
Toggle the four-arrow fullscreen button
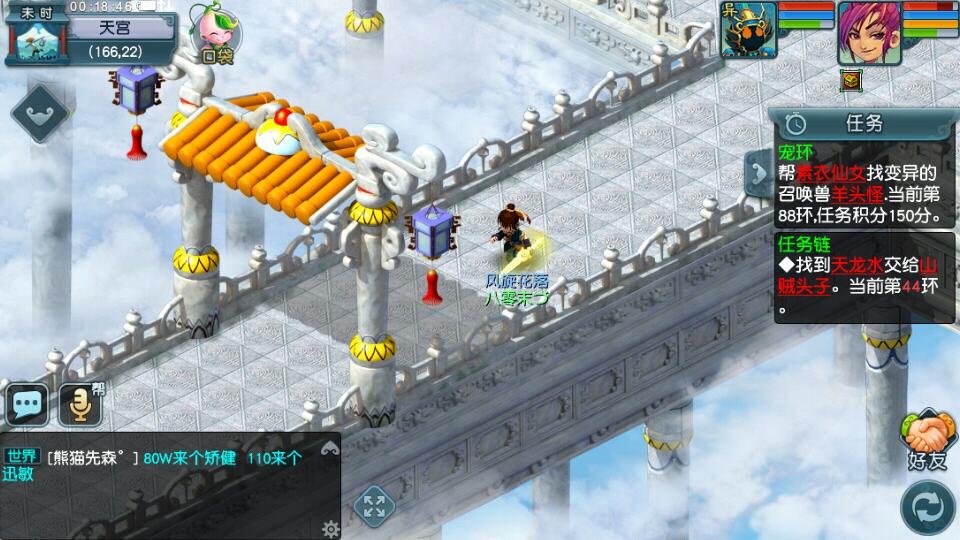[373, 504]
